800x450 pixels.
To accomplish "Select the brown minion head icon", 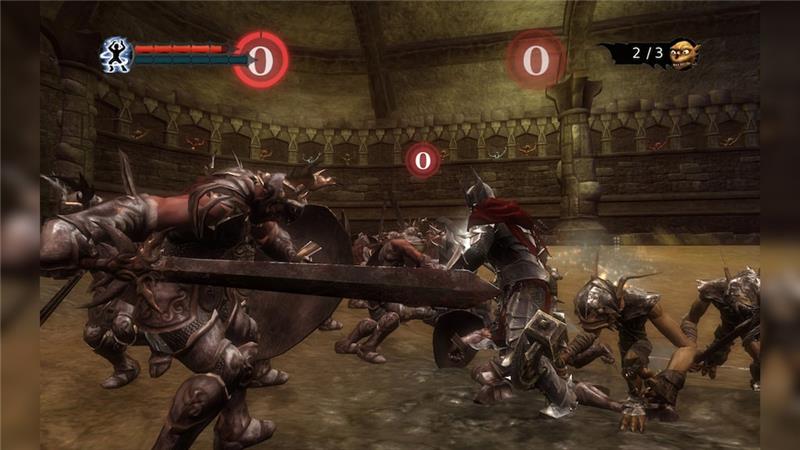I will coord(683,53).
